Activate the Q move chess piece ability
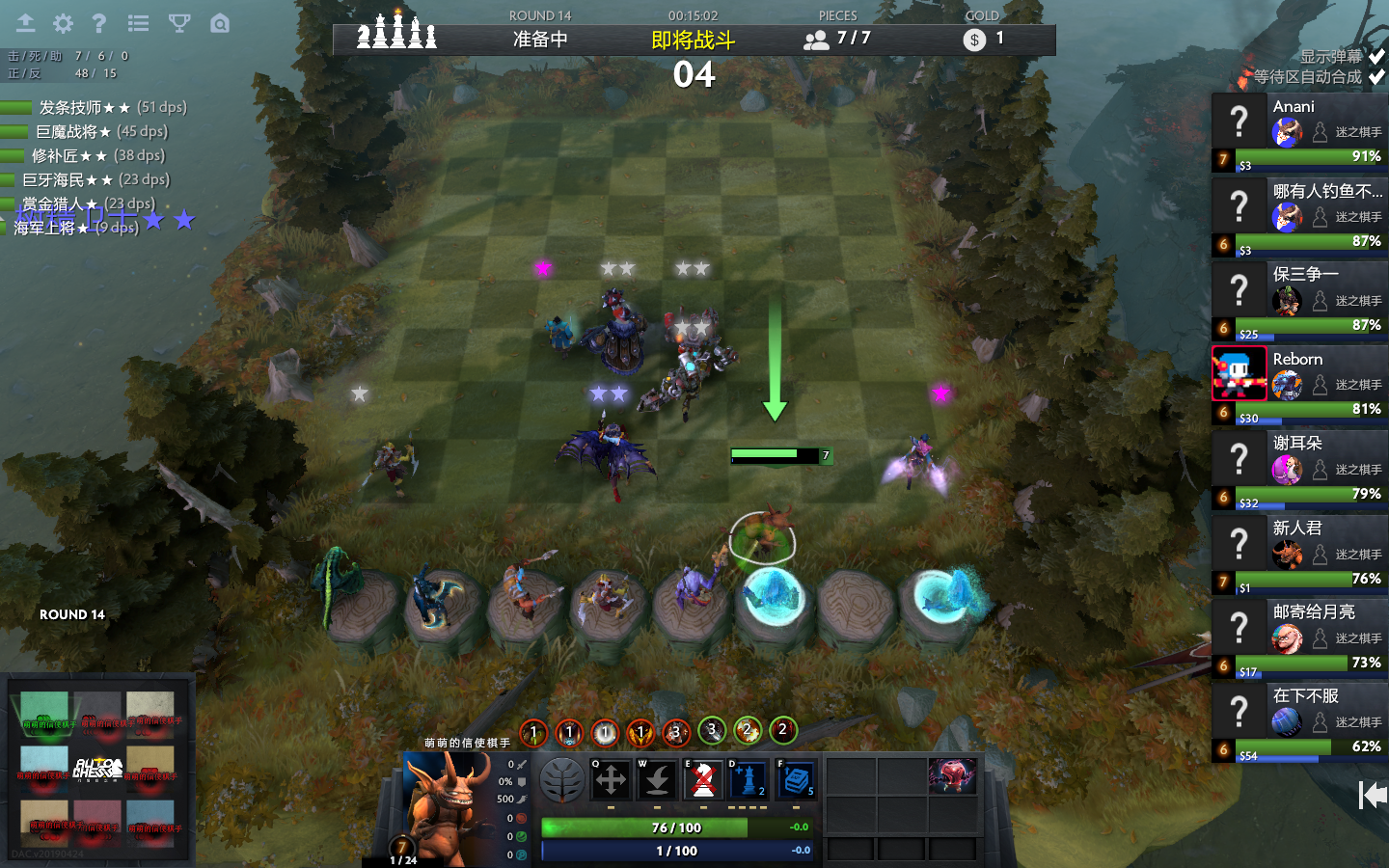Screen dimensions: 1389x868 (x=611, y=779)
